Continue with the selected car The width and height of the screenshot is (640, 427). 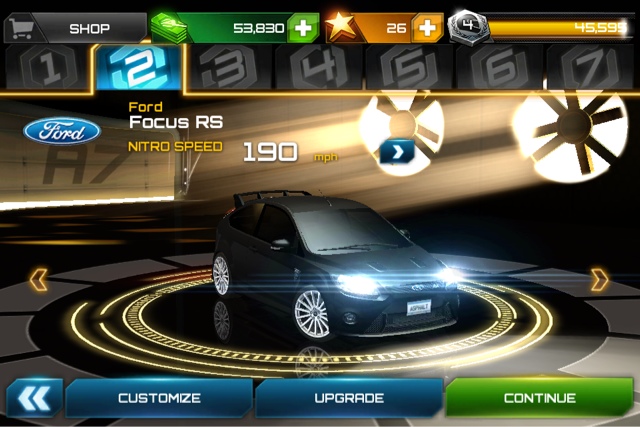[x=539, y=398]
